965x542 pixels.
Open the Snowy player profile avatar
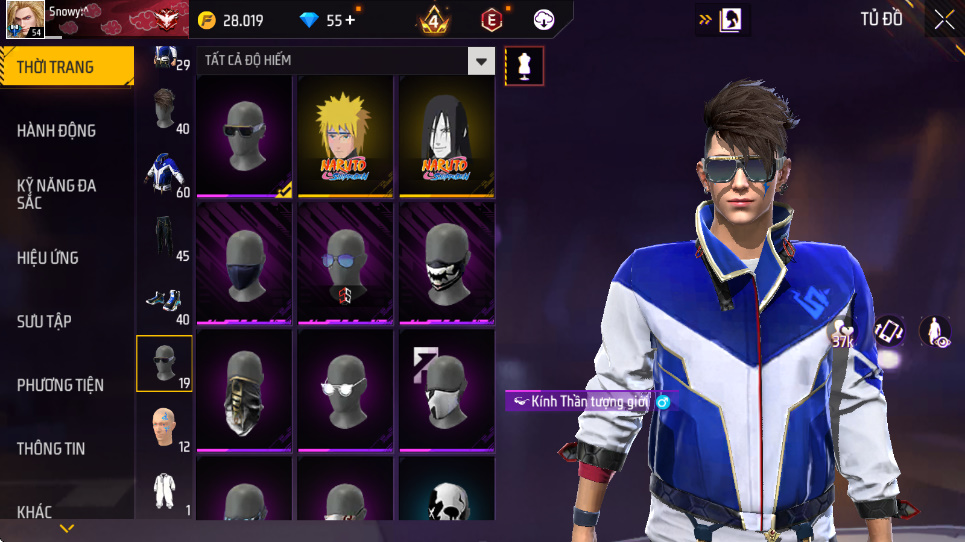[23, 19]
